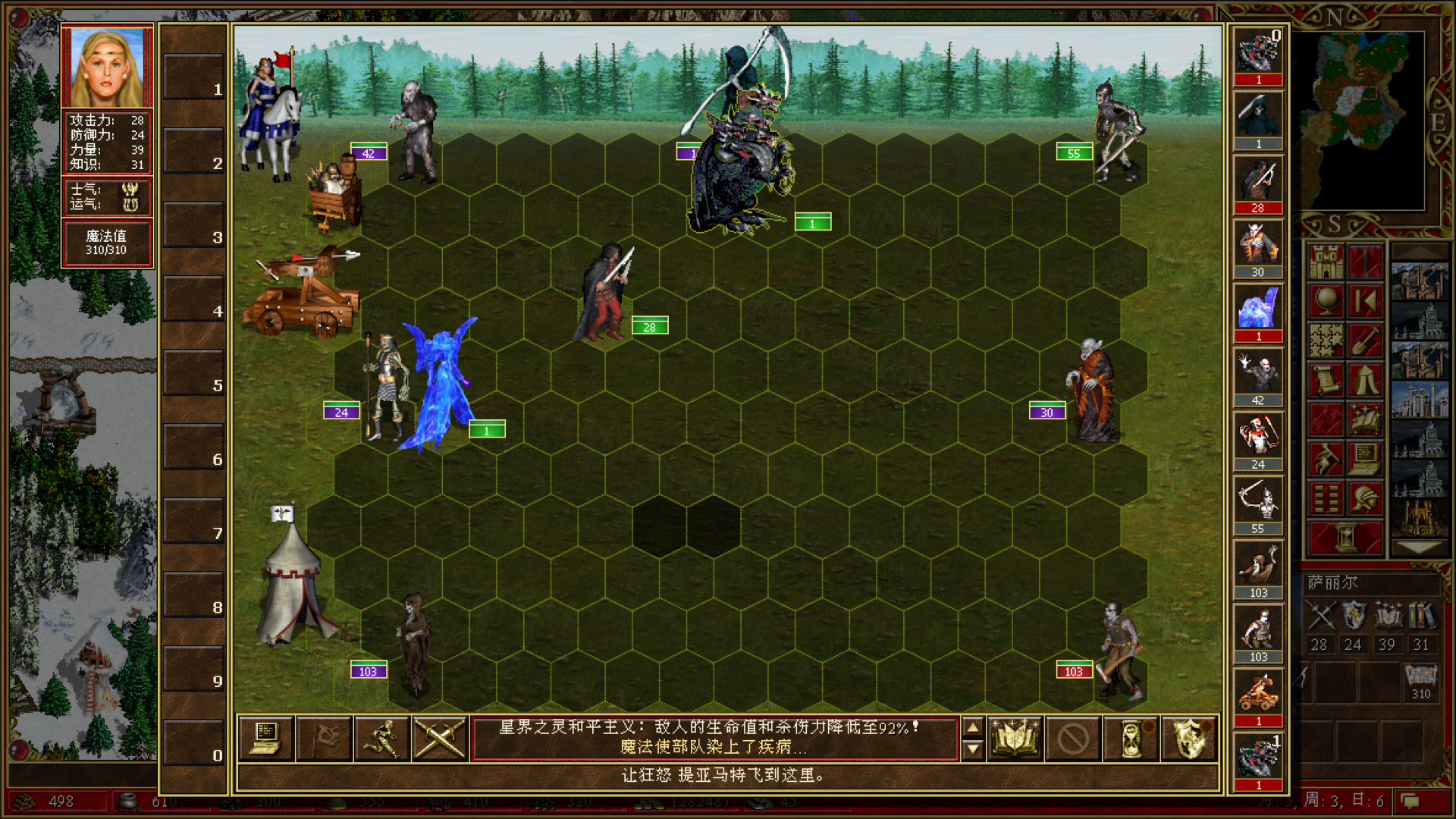Viewport: 1456px width, 819px height.
Task: Select the ballista portrait in turn queue
Action: pos(1258,693)
